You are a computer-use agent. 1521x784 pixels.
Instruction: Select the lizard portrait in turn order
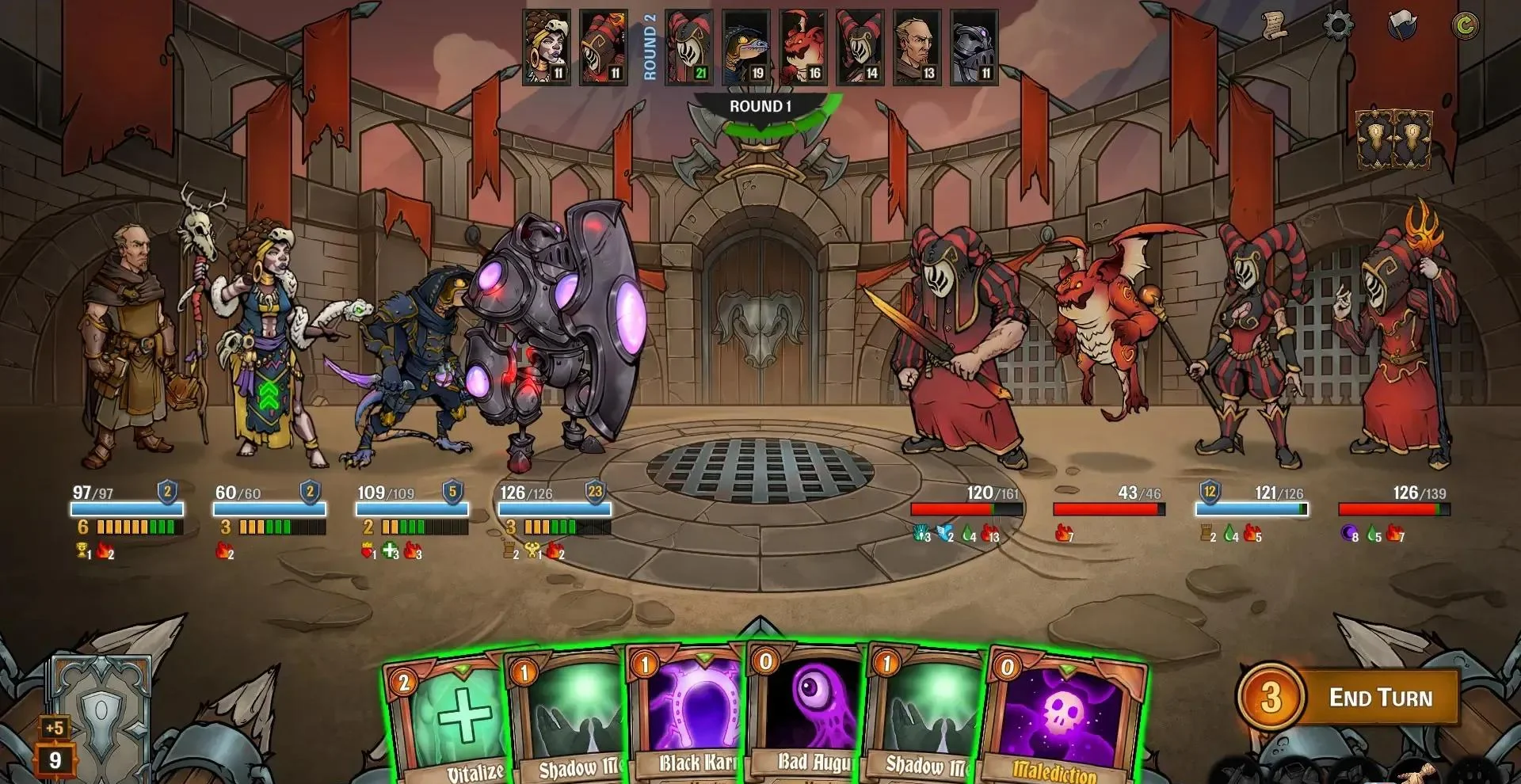click(x=746, y=47)
